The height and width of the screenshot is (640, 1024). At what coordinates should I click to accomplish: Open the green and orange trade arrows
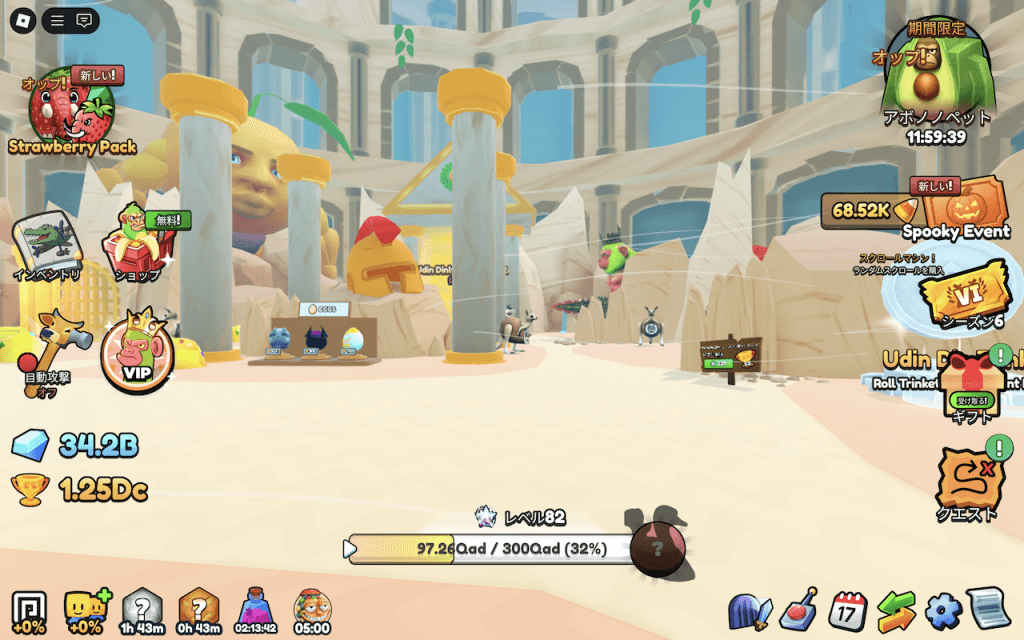[x=896, y=609]
